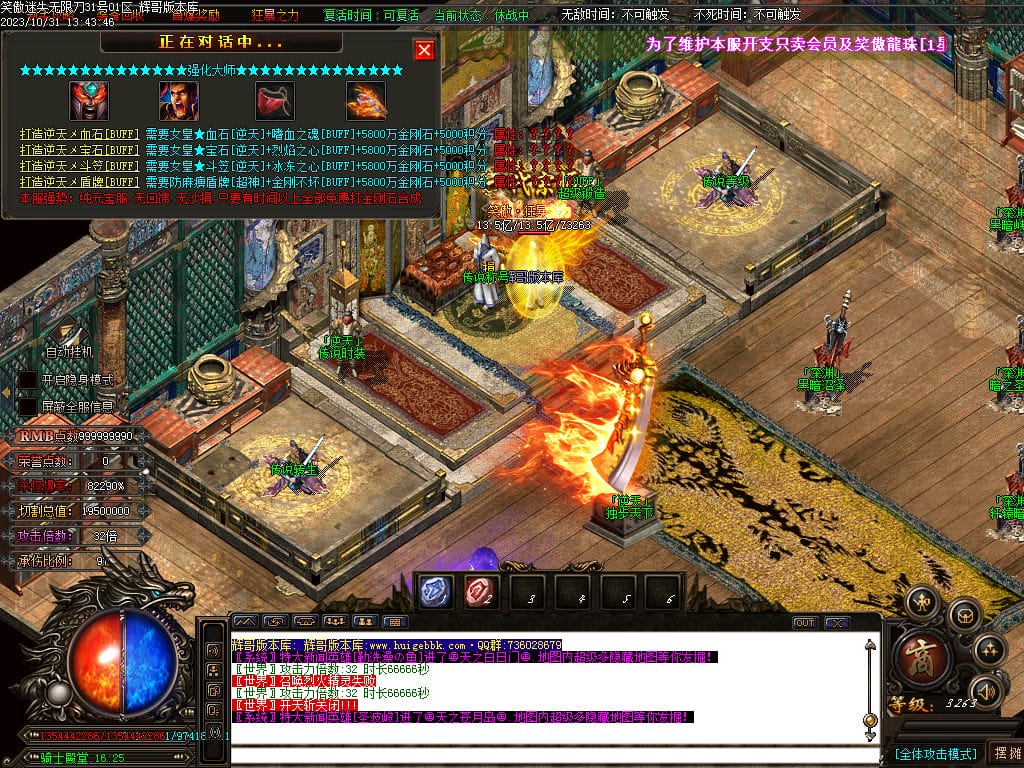Click the shouting warrior portrait icon
This screenshot has width=1024, height=768.
pos(179,100)
